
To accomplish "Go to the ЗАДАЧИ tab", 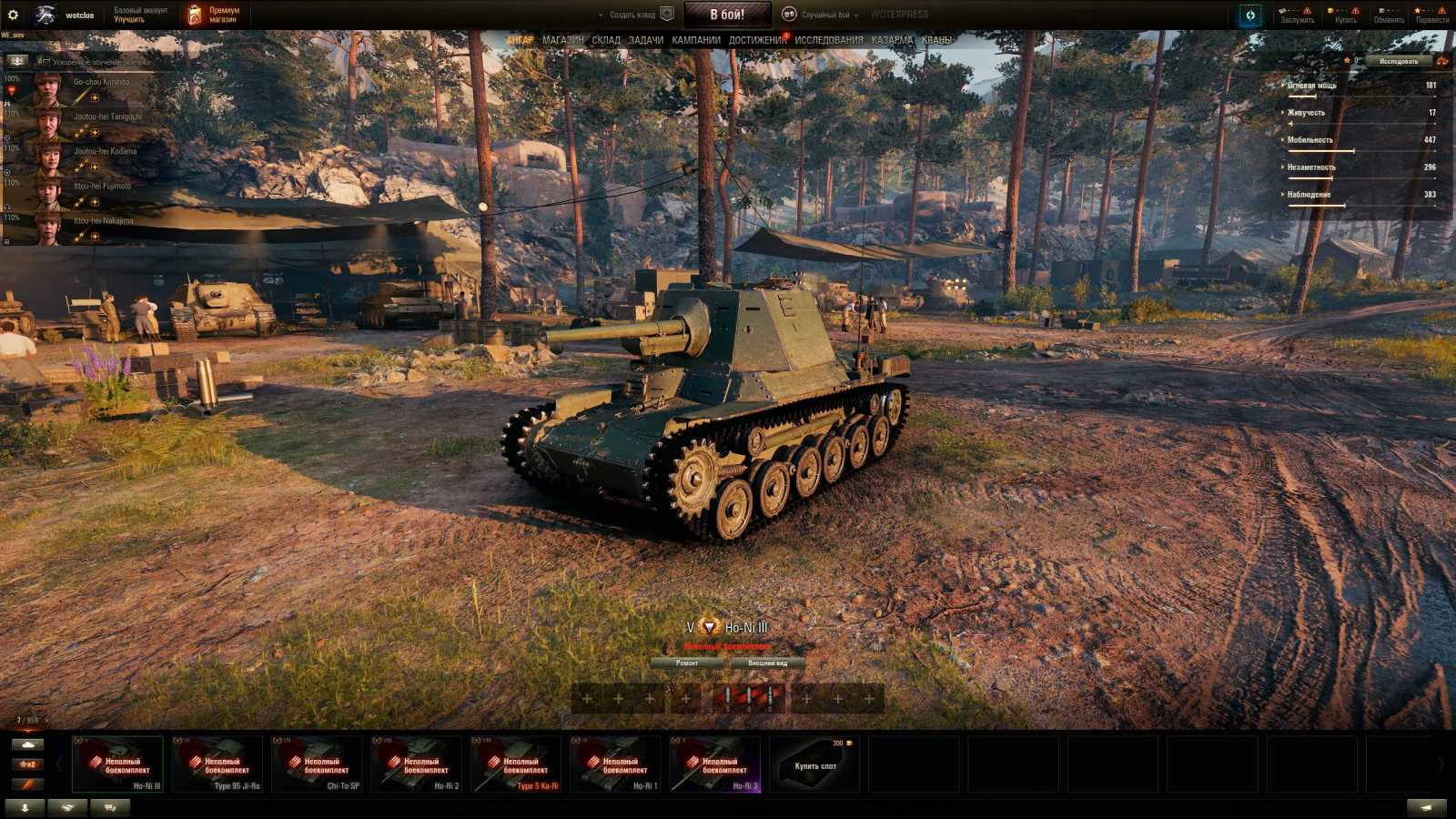I will pyautogui.click(x=646, y=40).
